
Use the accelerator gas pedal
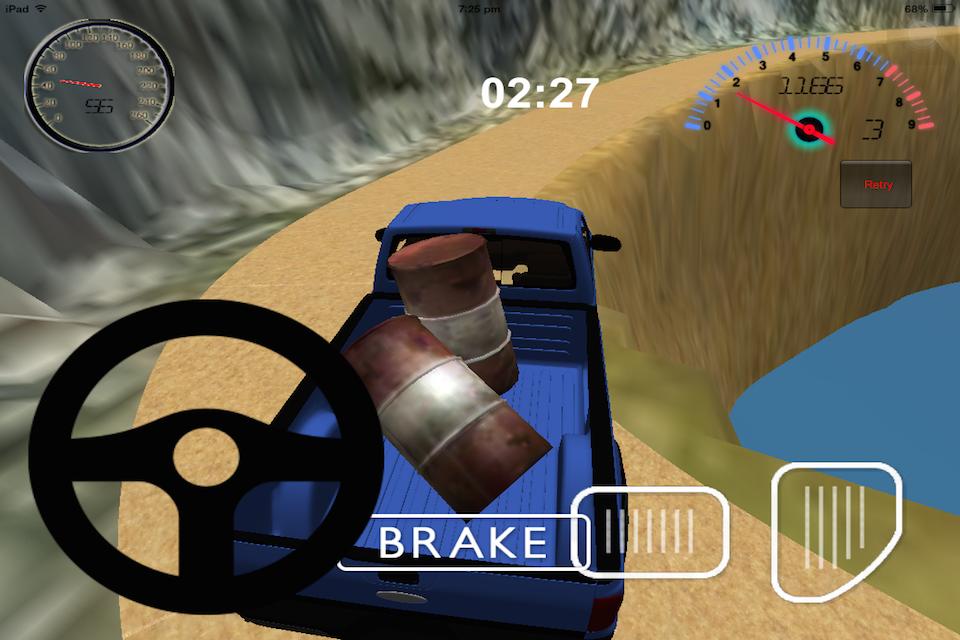[835, 530]
